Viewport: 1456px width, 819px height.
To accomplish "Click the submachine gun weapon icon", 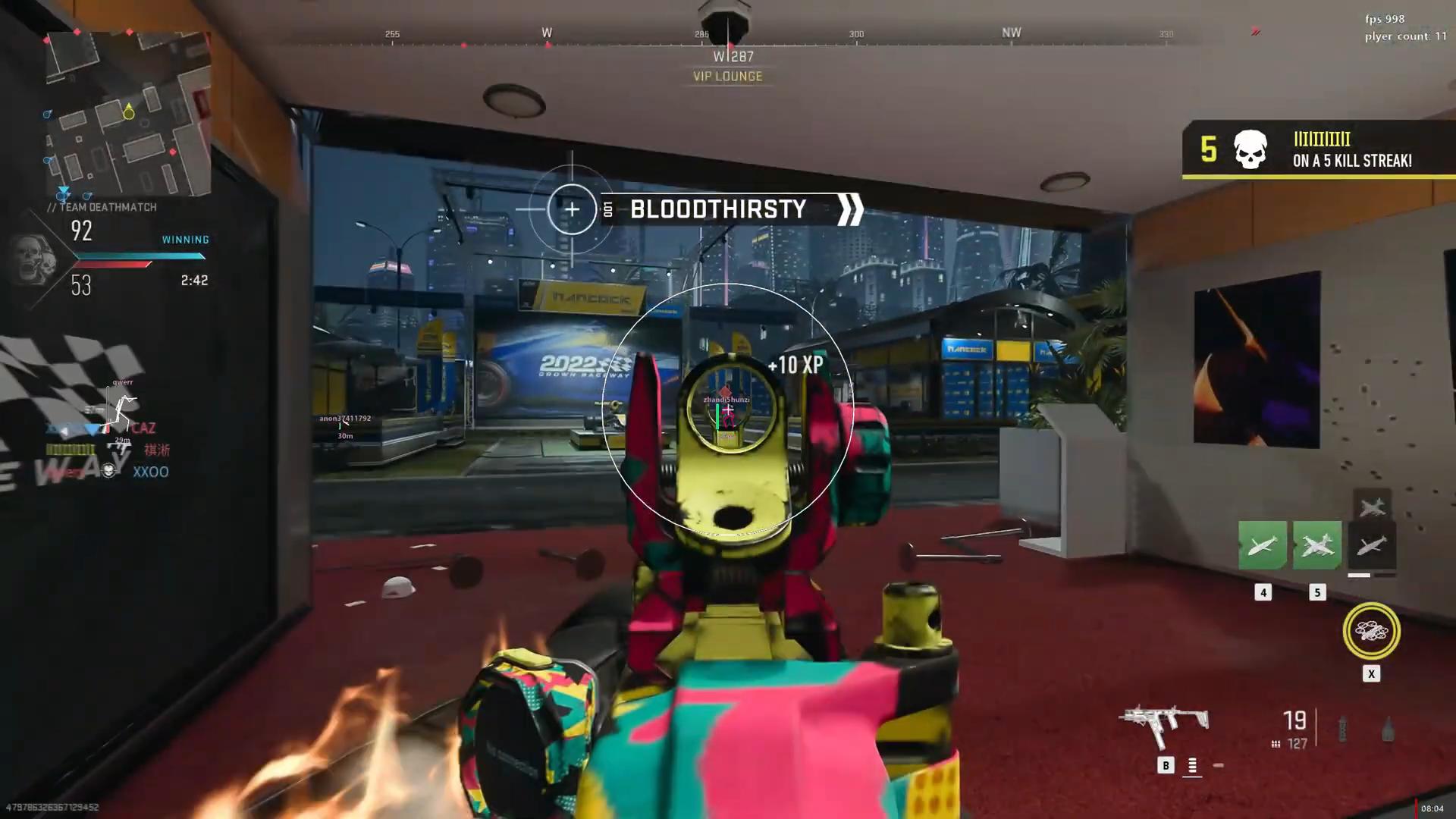I will coord(1164,723).
